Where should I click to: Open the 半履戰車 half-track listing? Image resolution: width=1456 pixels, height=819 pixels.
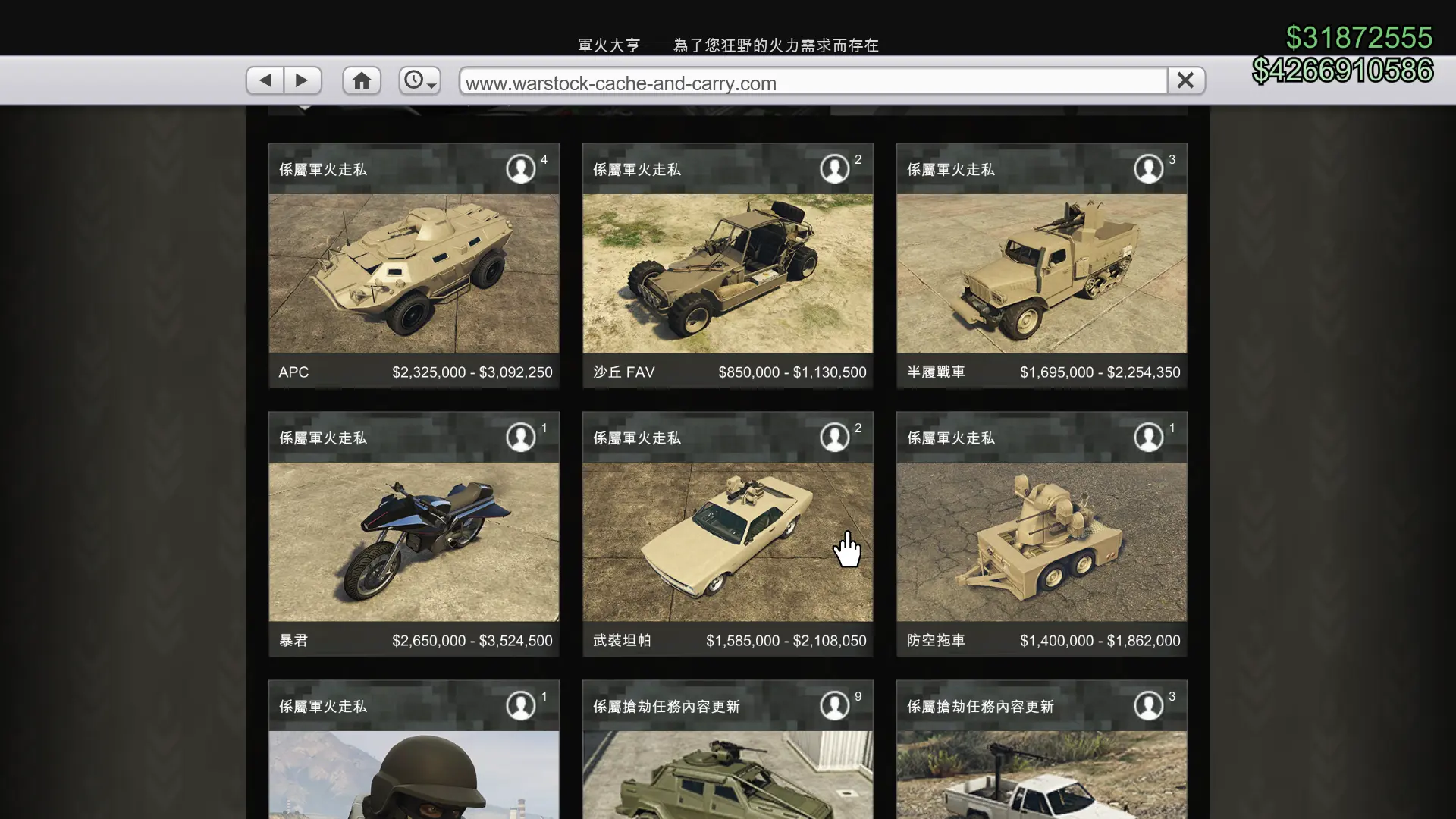pyautogui.click(x=1041, y=273)
